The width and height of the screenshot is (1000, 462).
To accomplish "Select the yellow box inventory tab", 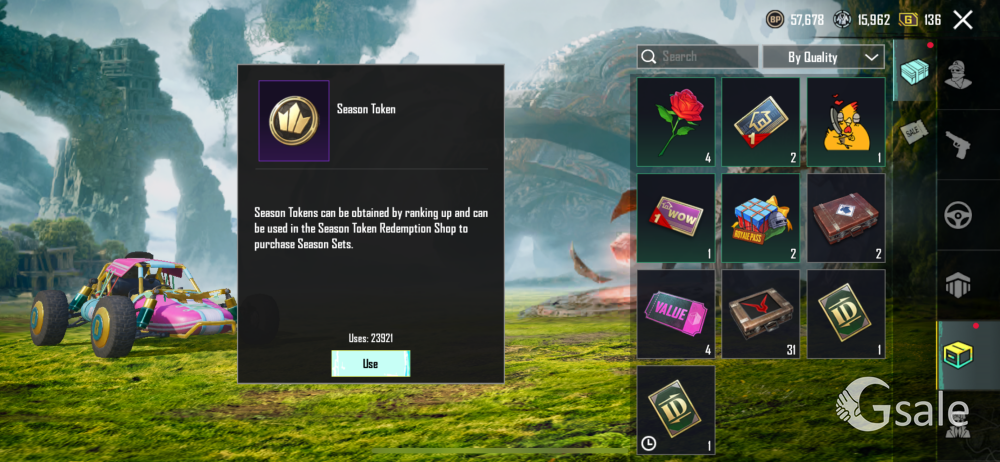I will coord(960,353).
